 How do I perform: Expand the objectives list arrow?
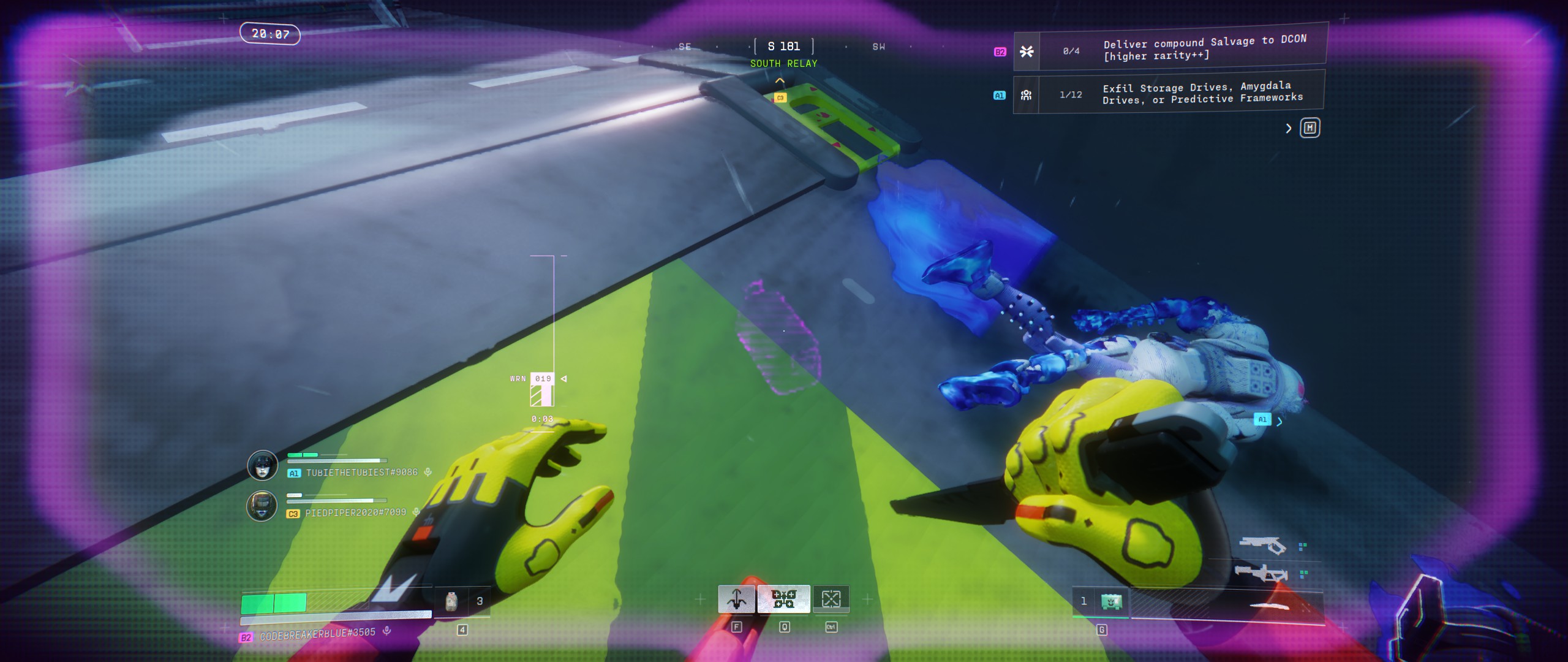point(1288,128)
